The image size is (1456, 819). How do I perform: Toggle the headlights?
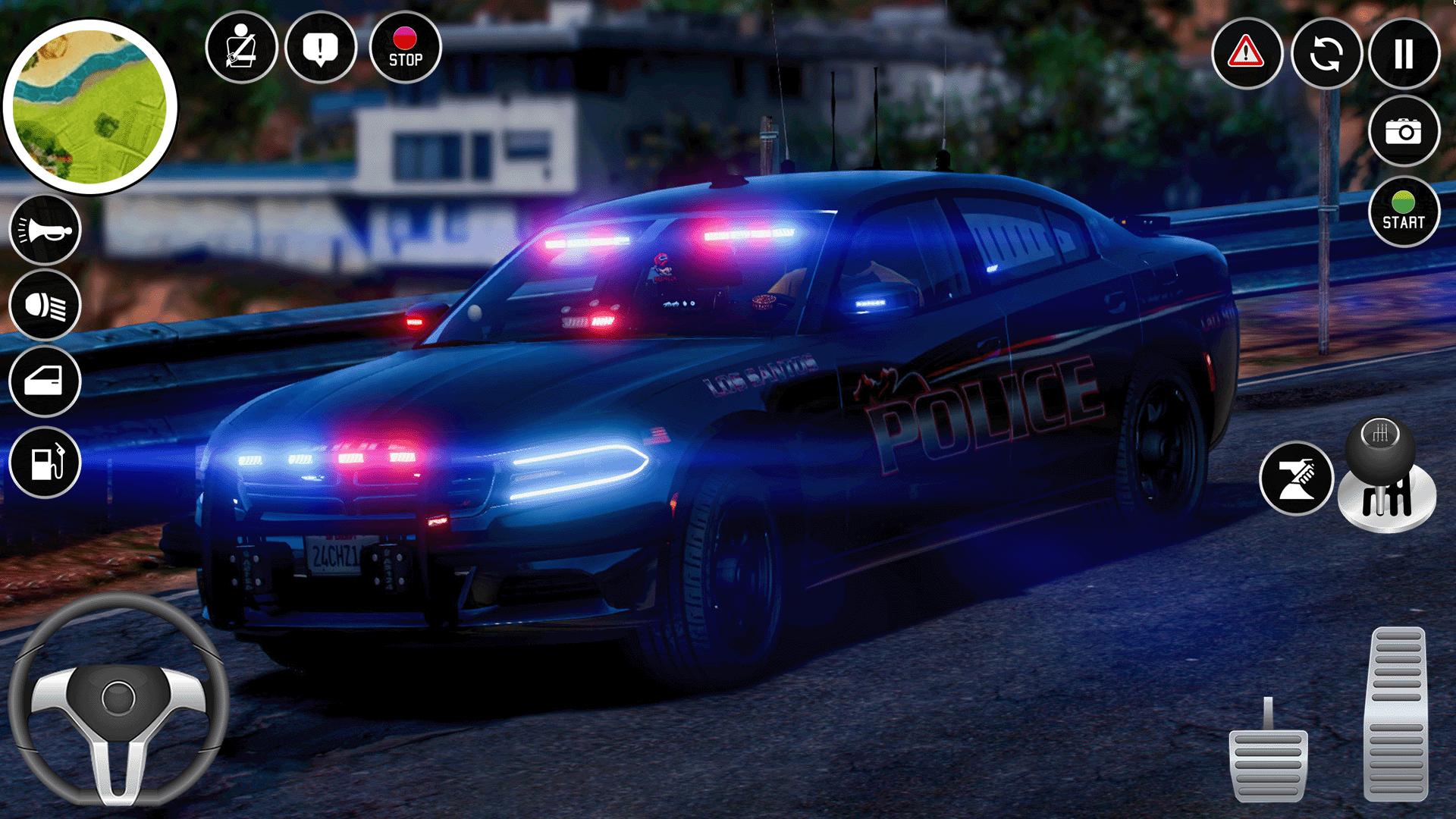45,306
